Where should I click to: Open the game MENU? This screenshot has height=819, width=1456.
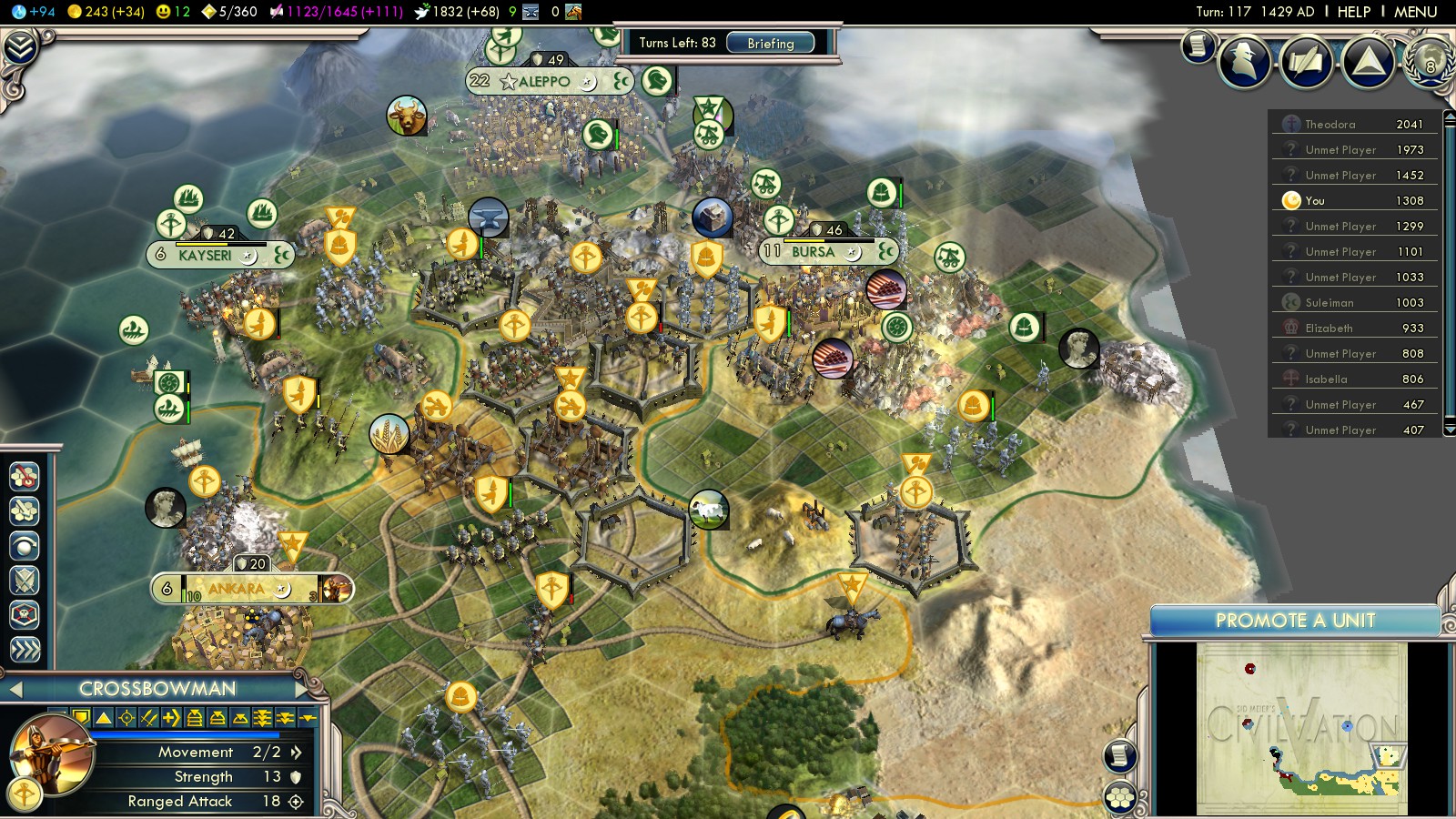click(x=1415, y=12)
